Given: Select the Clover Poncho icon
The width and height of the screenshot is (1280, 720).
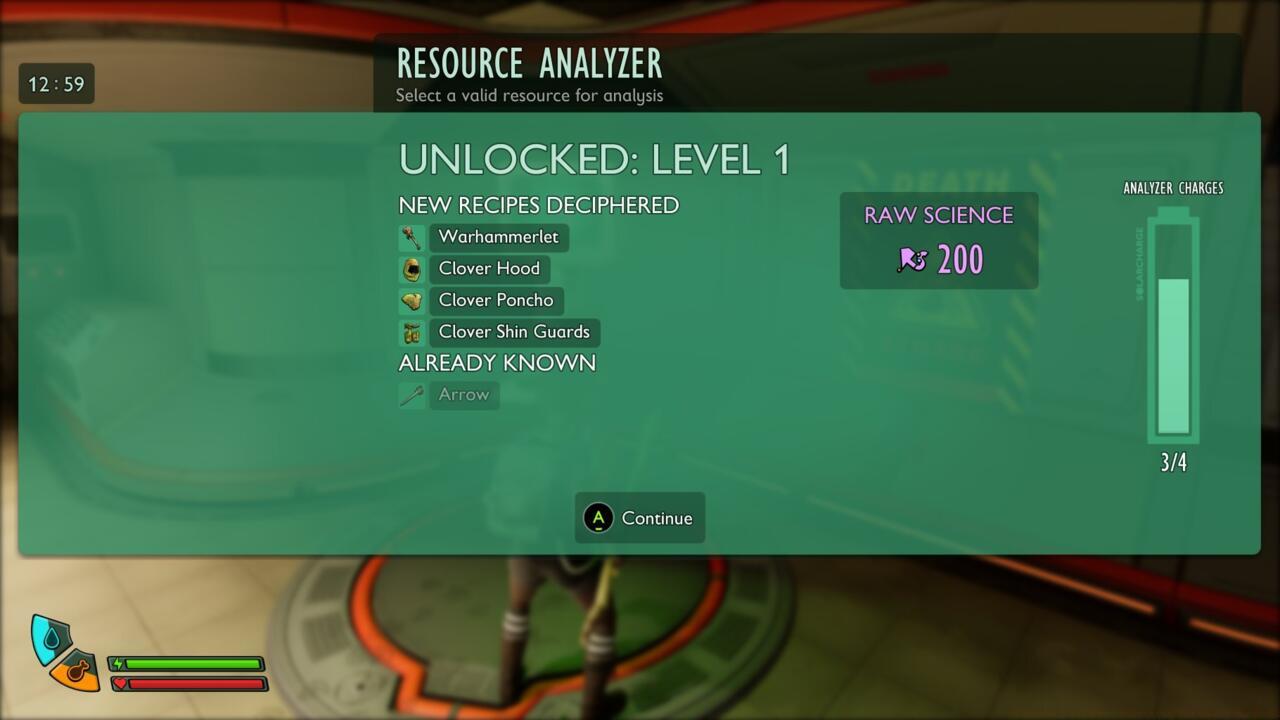Looking at the screenshot, I should pos(411,300).
